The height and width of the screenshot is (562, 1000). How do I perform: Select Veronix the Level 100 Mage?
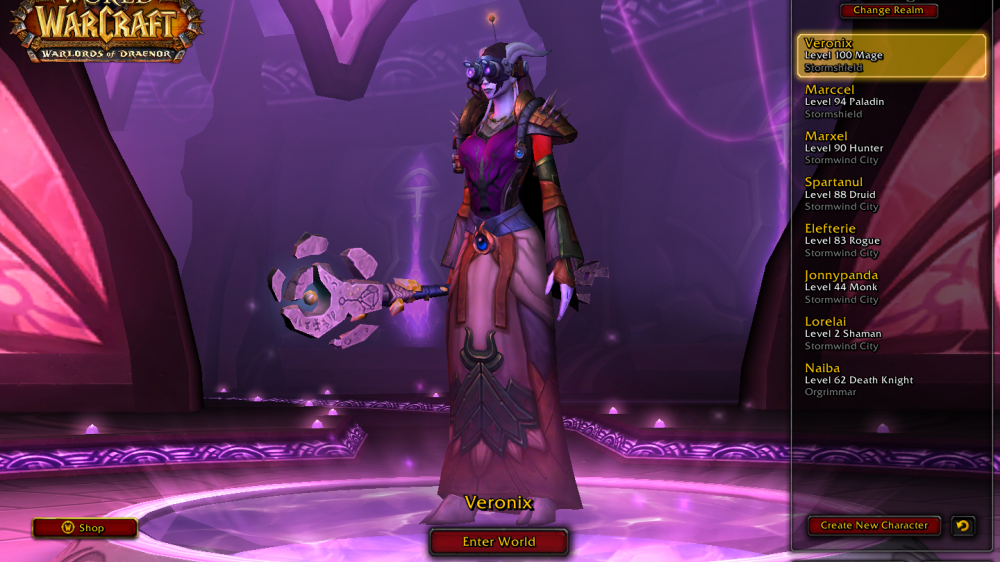892,56
